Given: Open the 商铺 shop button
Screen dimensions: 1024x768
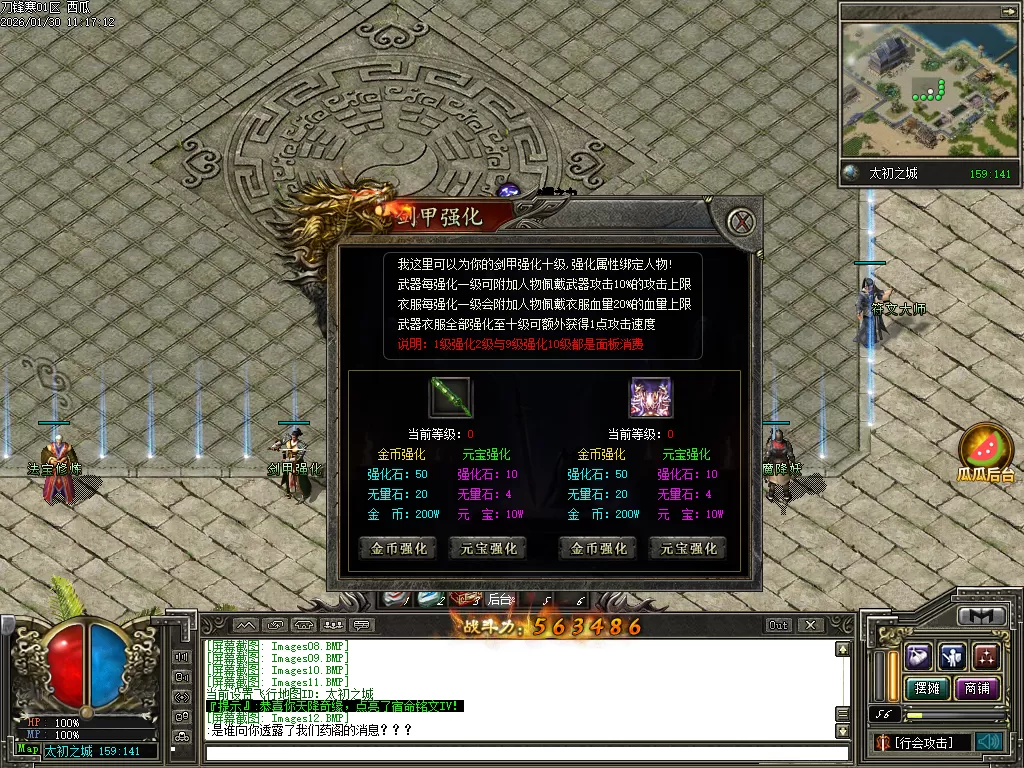Looking at the screenshot, I should pos(977,688).
